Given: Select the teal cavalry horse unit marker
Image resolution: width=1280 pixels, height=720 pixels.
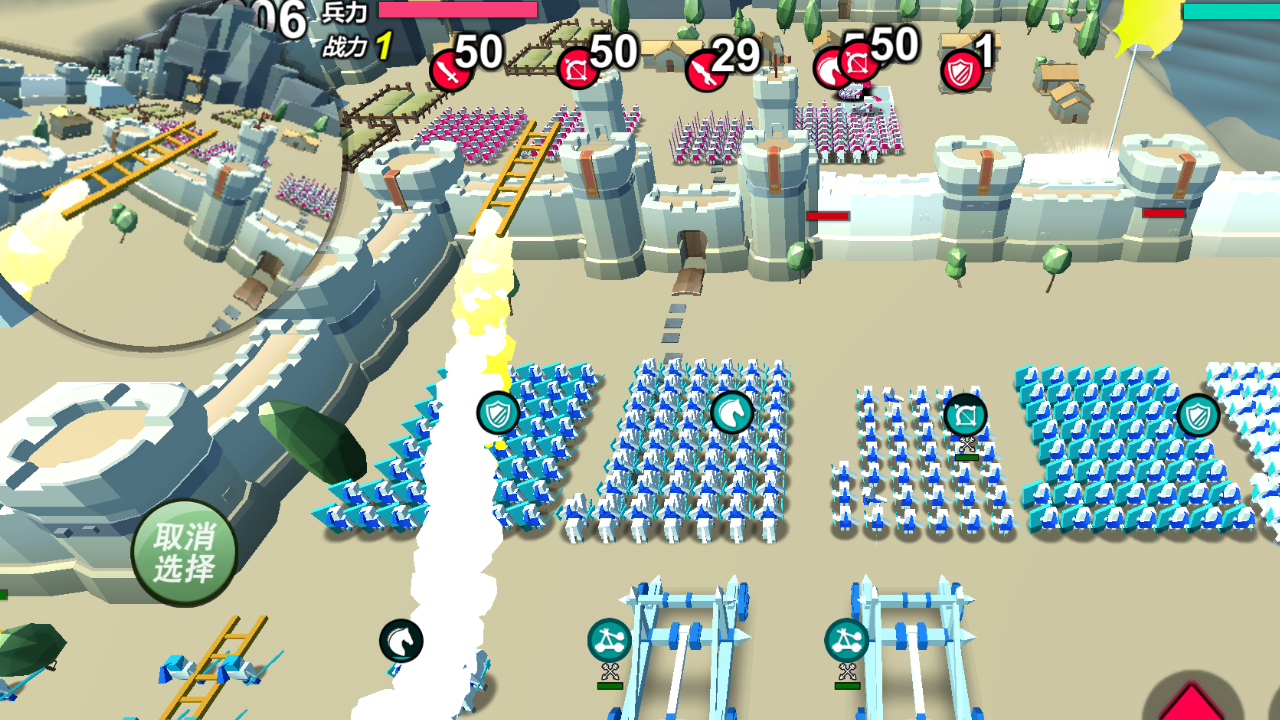Looking at the screenshot, I should [x=732, y=412].
